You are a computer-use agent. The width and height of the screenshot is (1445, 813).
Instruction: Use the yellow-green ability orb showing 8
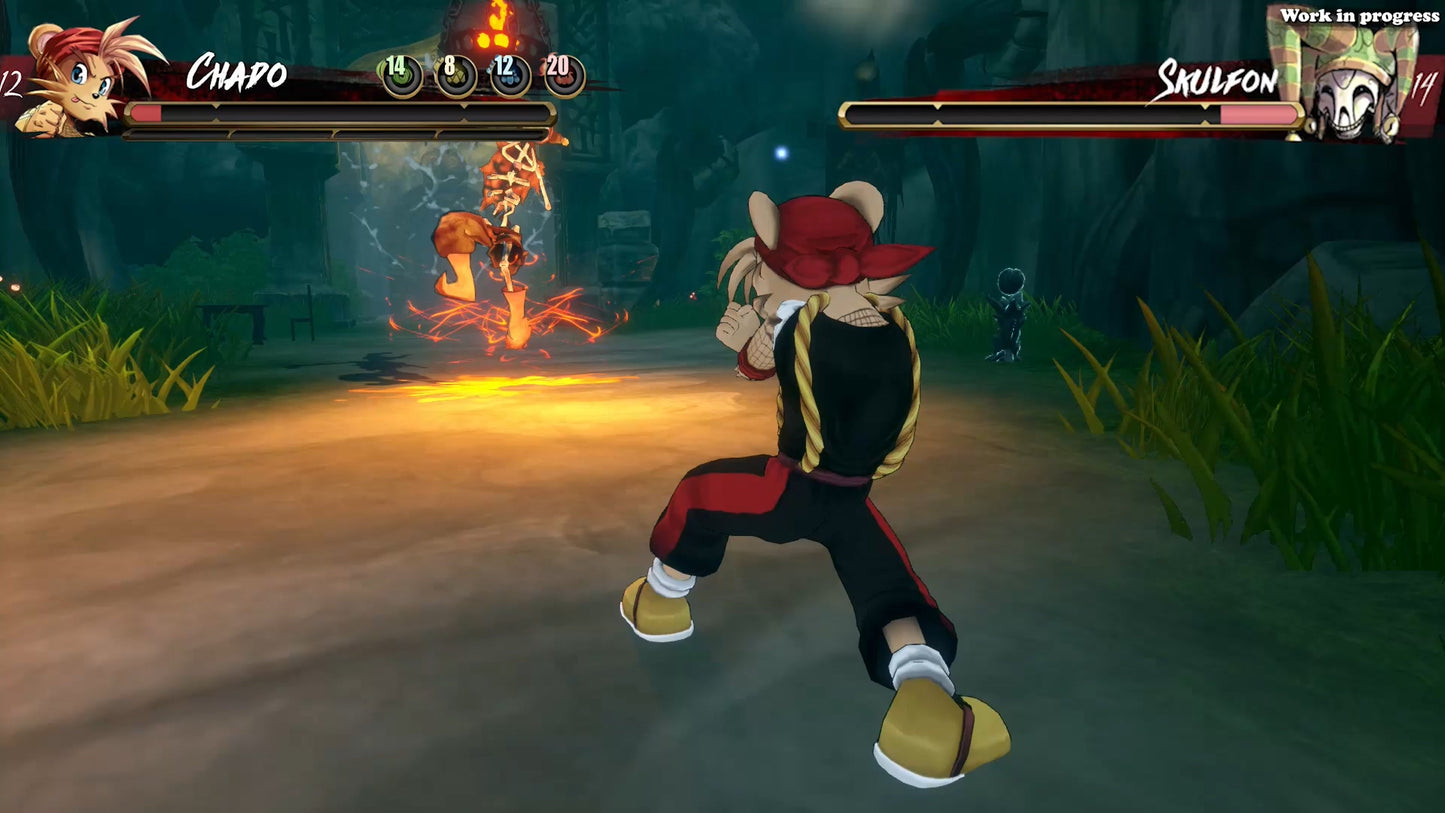tap(455, 76)
